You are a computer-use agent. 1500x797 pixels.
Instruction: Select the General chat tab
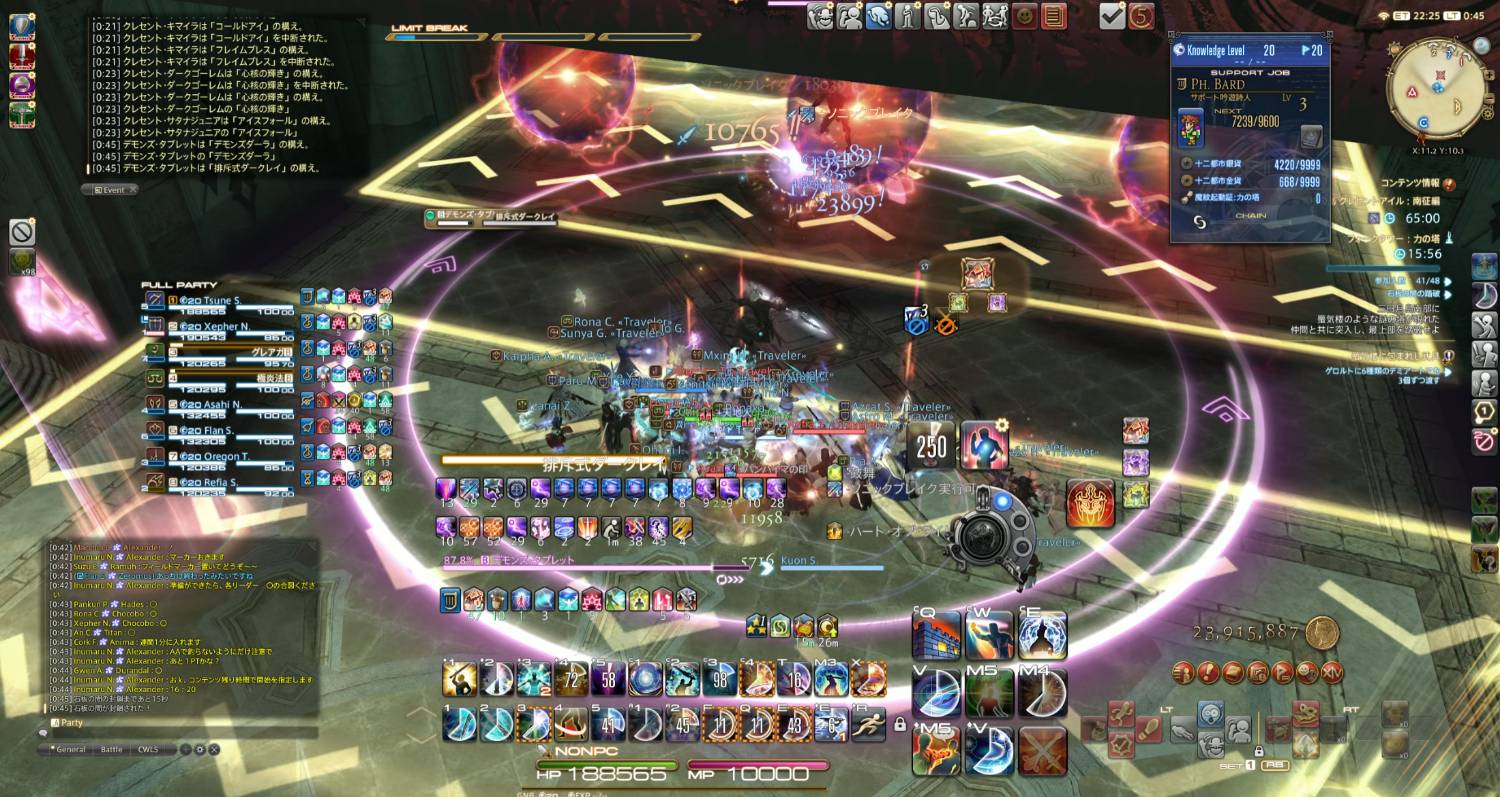coord(69,748)
